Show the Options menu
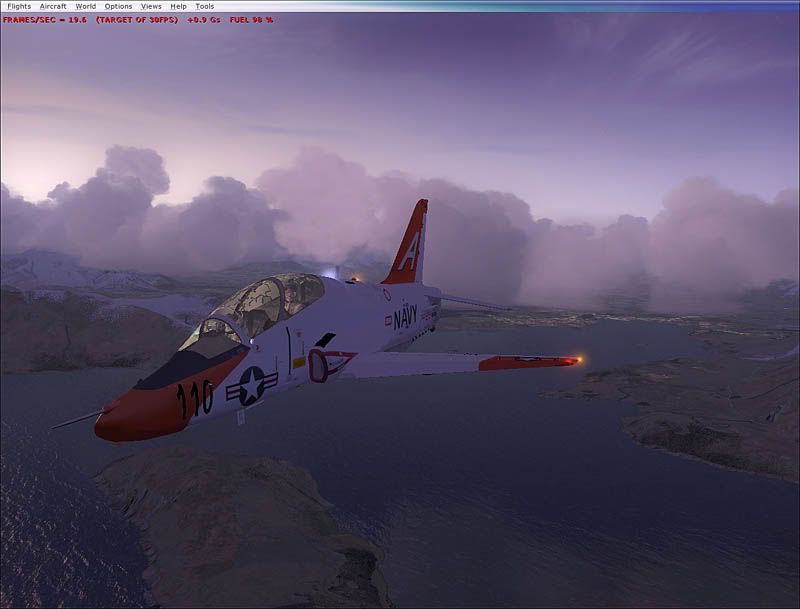Screen dimensions: 800x609 pos(118,6)
